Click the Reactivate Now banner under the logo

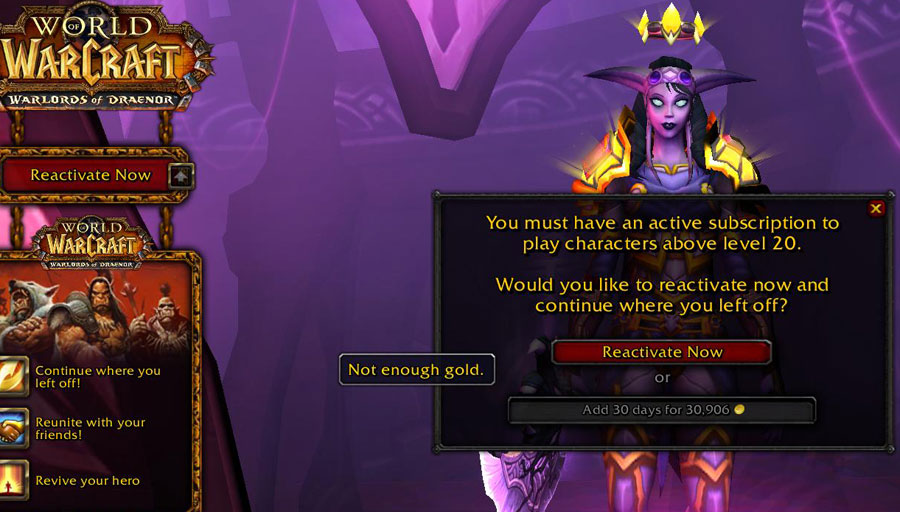[x=90, y=175]
